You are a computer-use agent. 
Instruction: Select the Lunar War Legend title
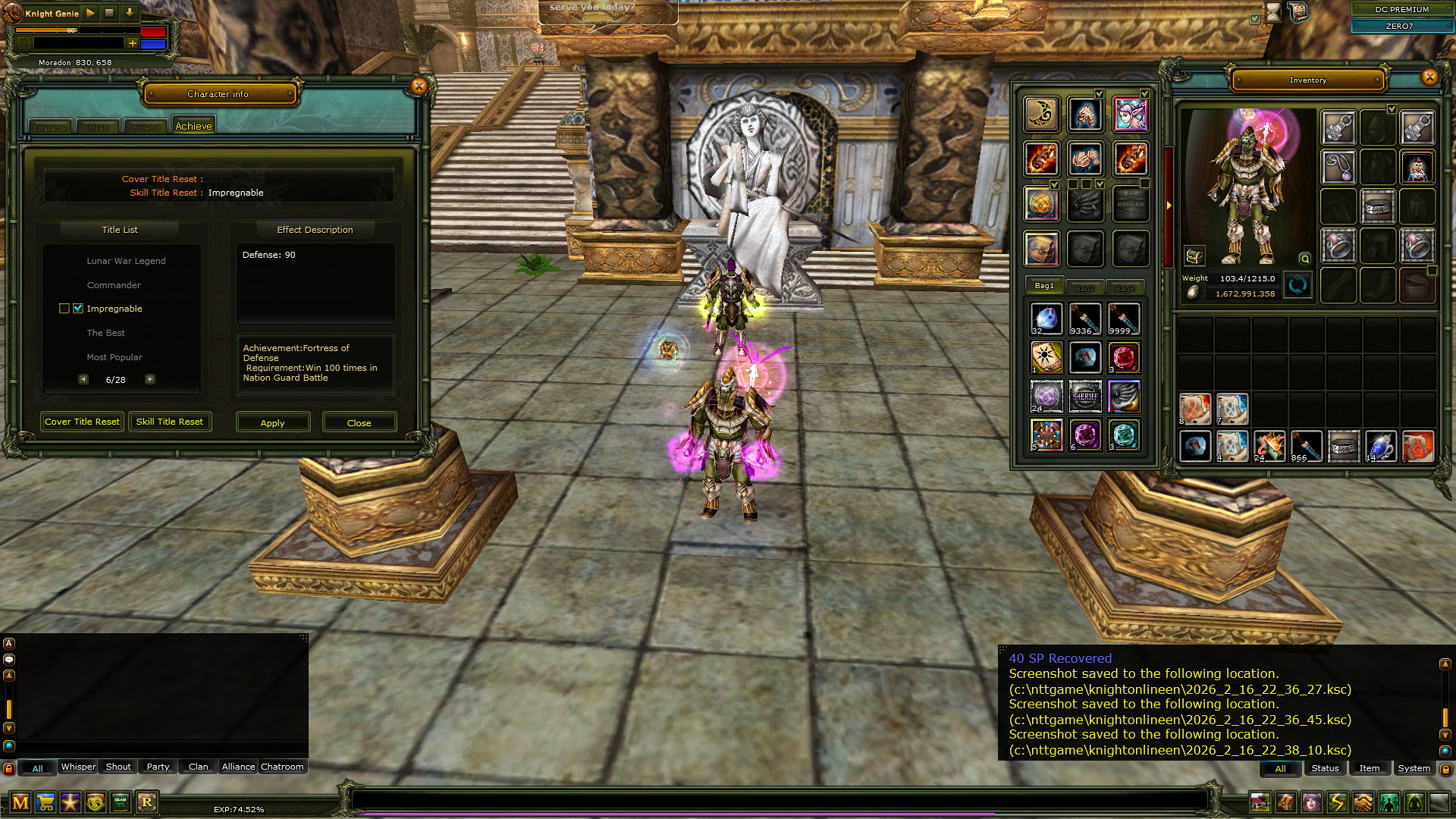pos(126,261)
